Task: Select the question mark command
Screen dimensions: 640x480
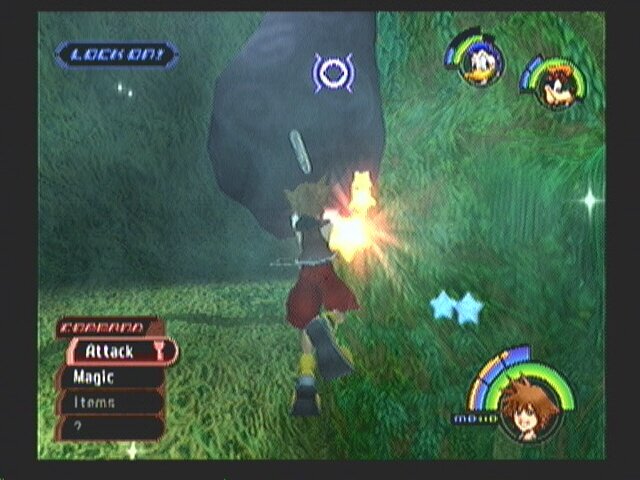Action: click(108, 426)
